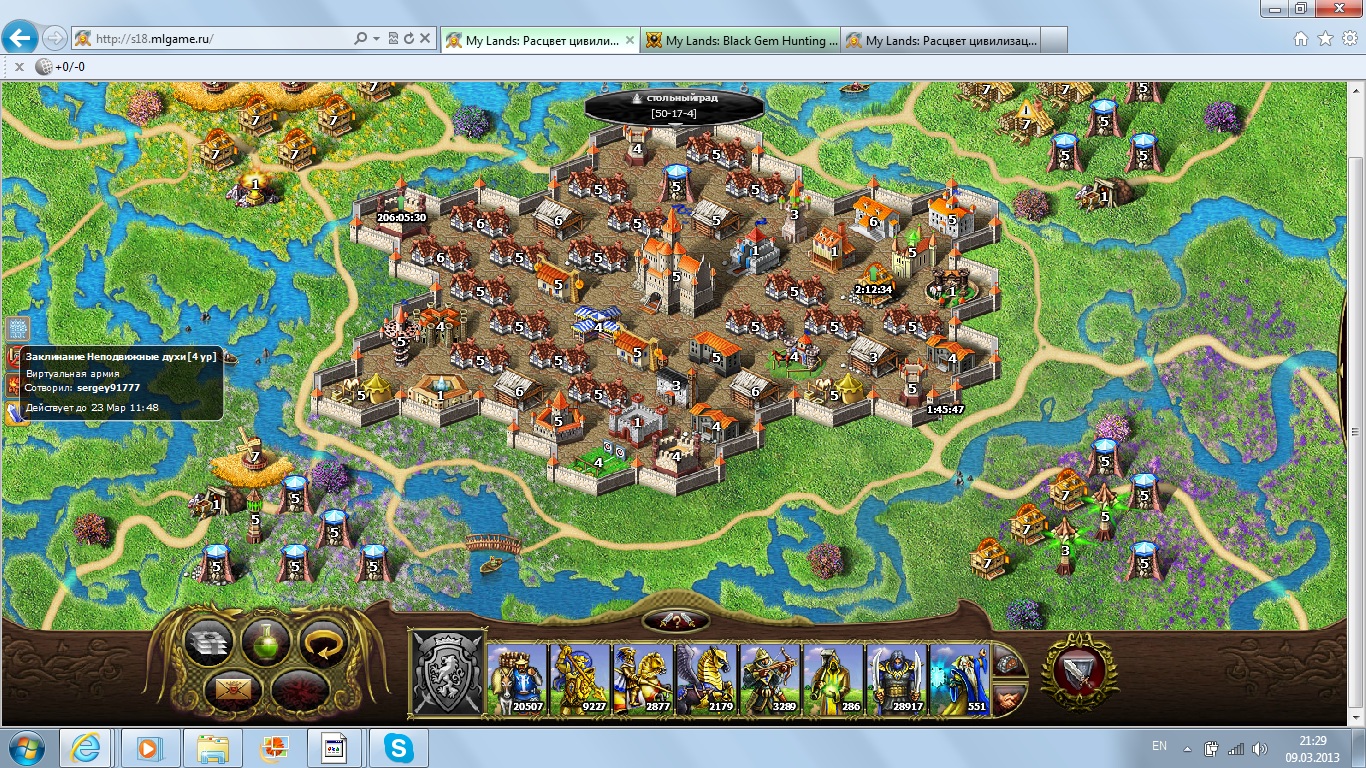Image resolution: width=1366 pixels, height=768 pixels.
Task: Click the golden circular arrow button
Action: 323,643
